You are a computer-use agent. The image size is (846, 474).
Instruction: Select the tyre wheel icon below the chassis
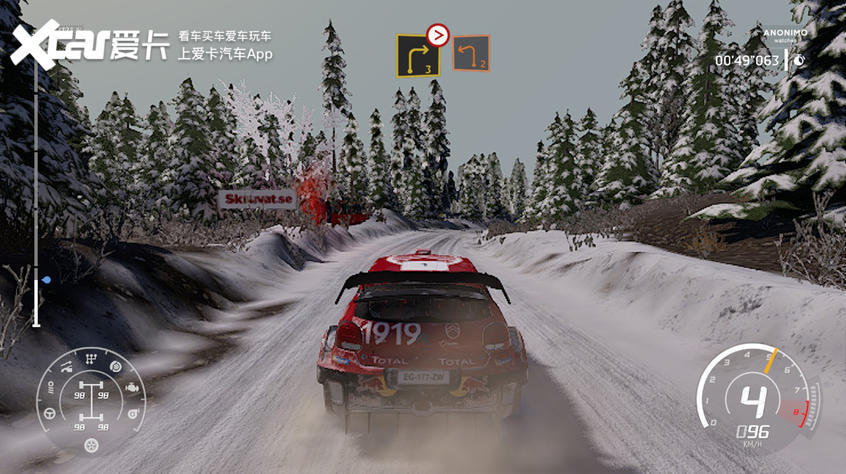tap(91, 445)
